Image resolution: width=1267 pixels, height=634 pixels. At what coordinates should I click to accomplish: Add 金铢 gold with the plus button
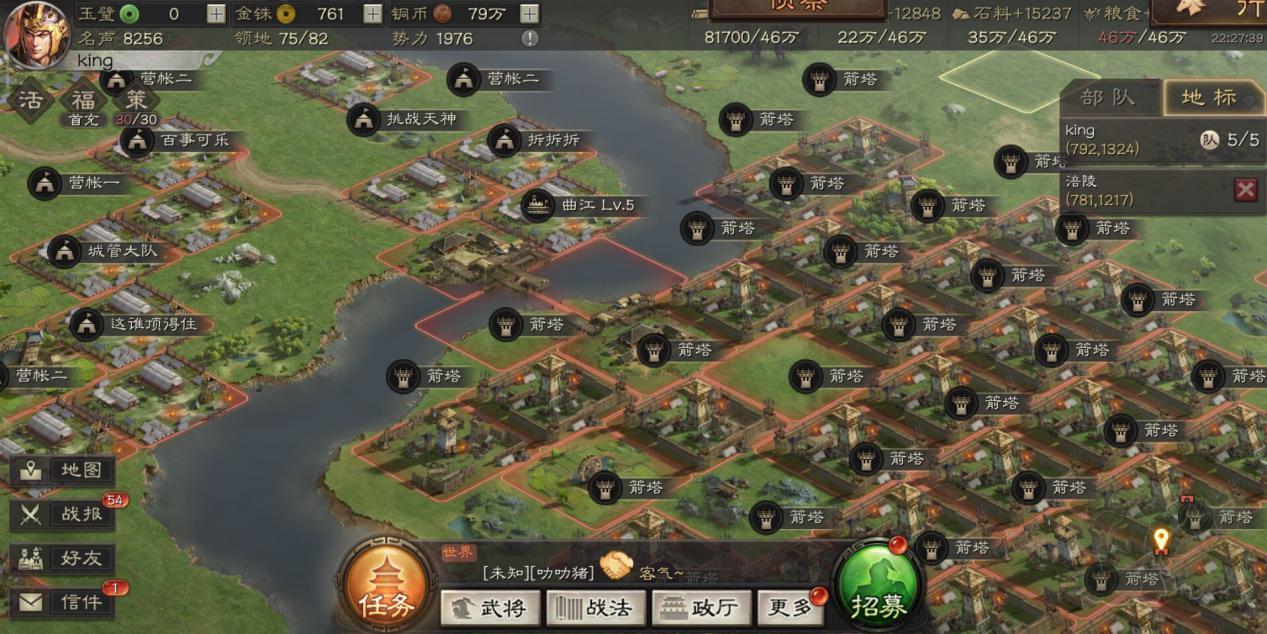pos(372,14)
